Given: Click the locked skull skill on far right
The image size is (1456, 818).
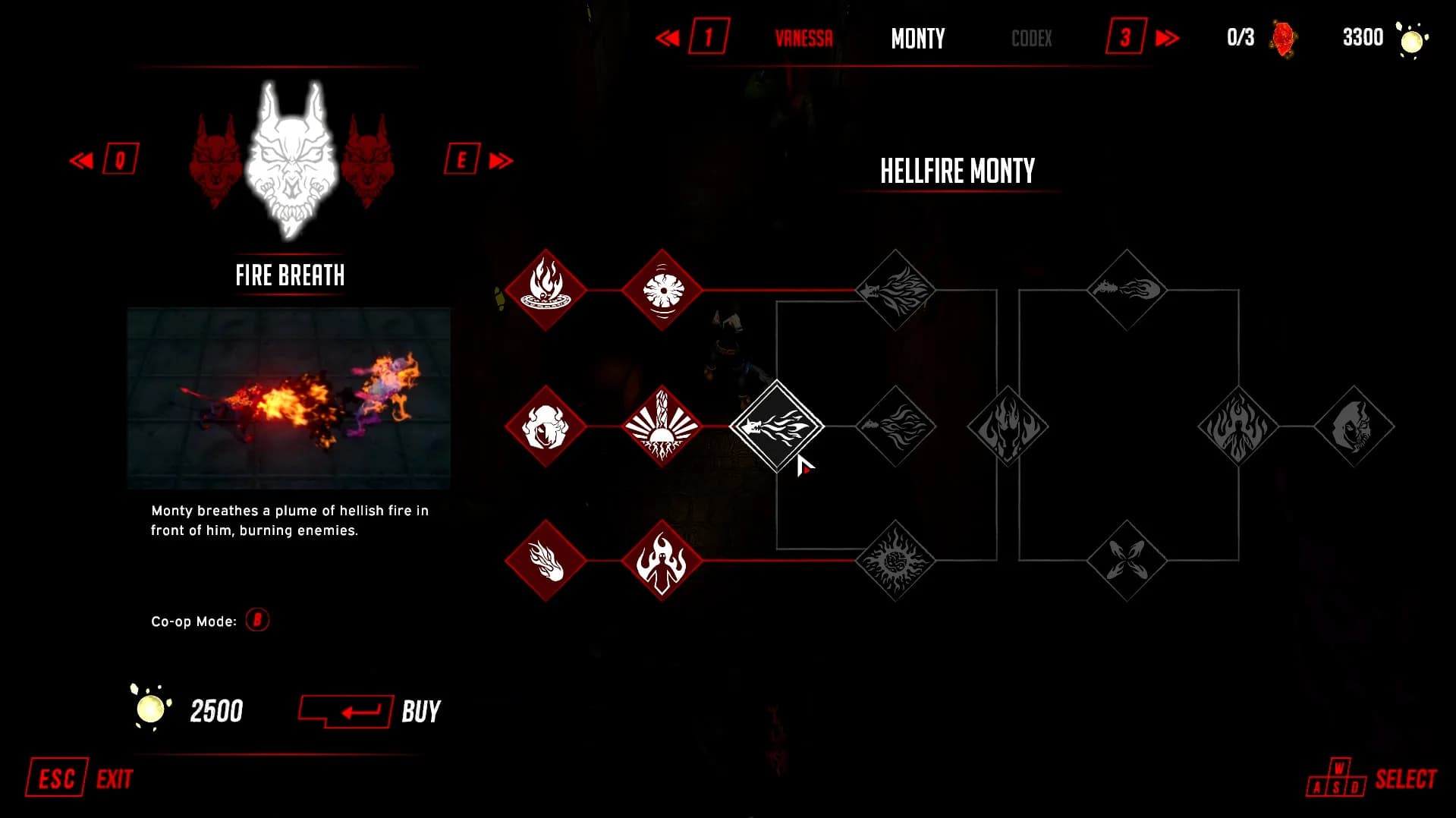Looking at the screenshot, I should click(1353, 426).
